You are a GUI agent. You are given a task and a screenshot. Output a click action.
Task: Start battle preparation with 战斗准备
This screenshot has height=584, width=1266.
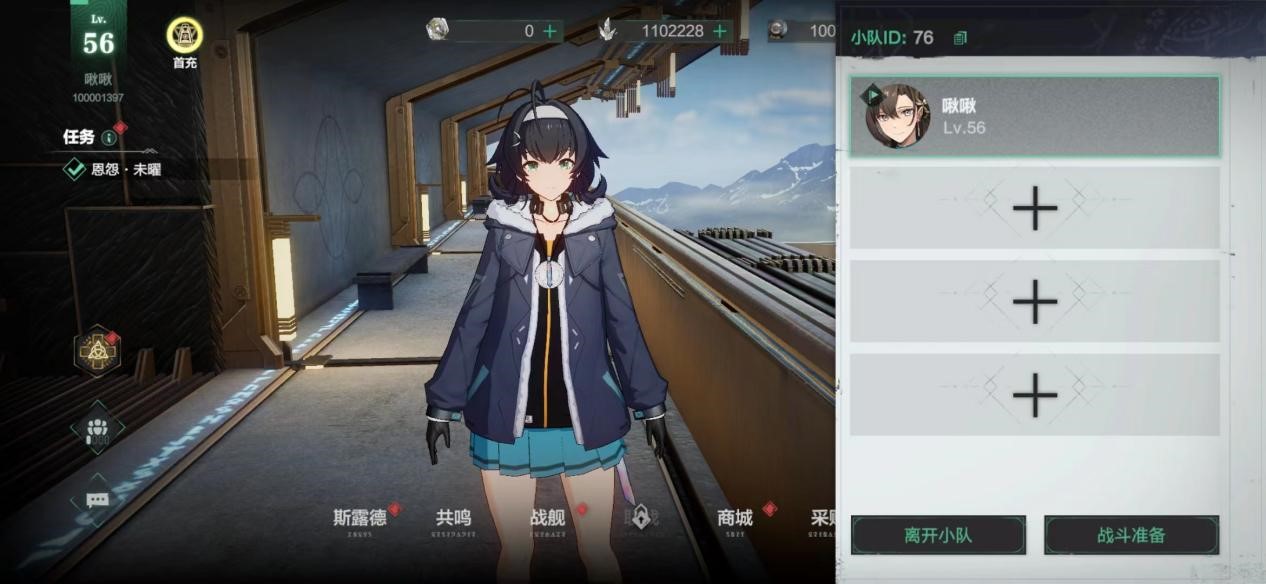coord(1131,535)
